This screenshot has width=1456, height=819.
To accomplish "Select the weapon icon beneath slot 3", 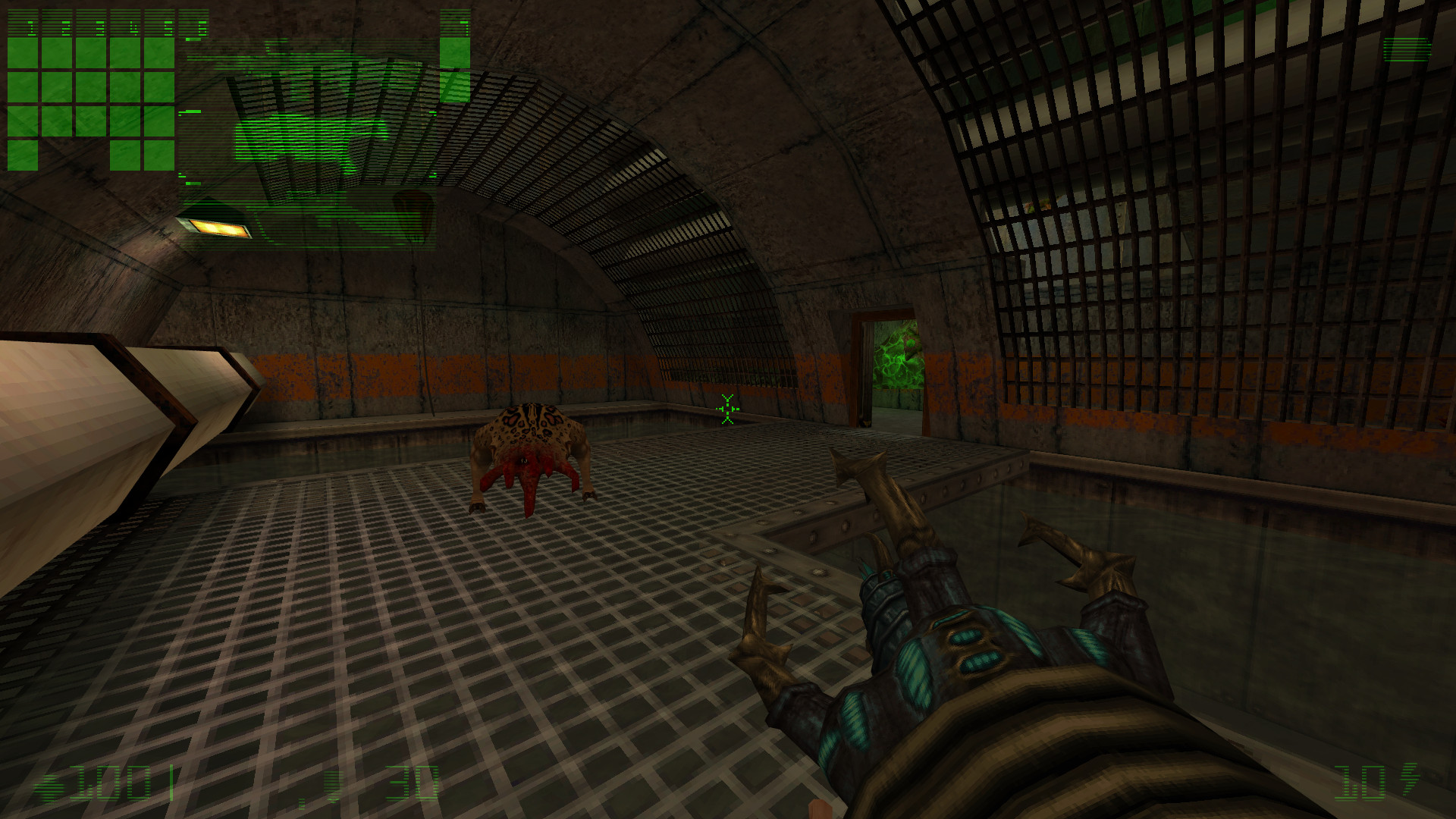I will pos(90,53).
